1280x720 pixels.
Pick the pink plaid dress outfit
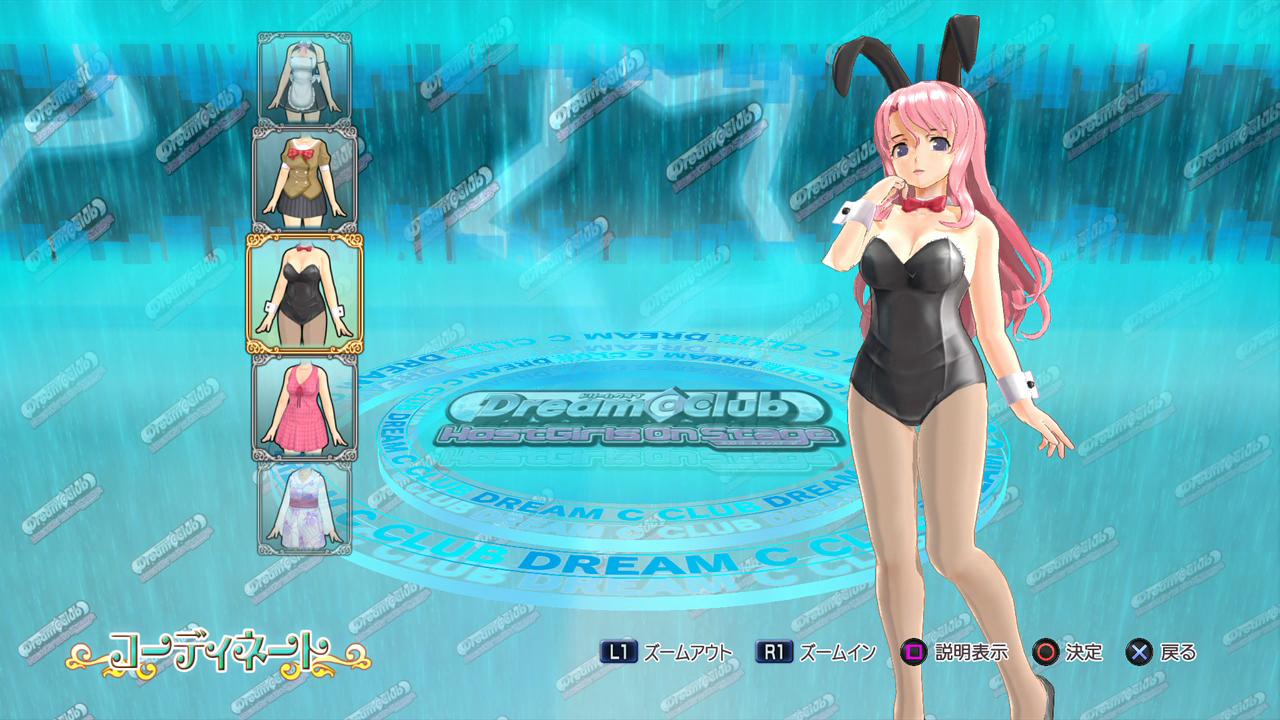point(305,407)
